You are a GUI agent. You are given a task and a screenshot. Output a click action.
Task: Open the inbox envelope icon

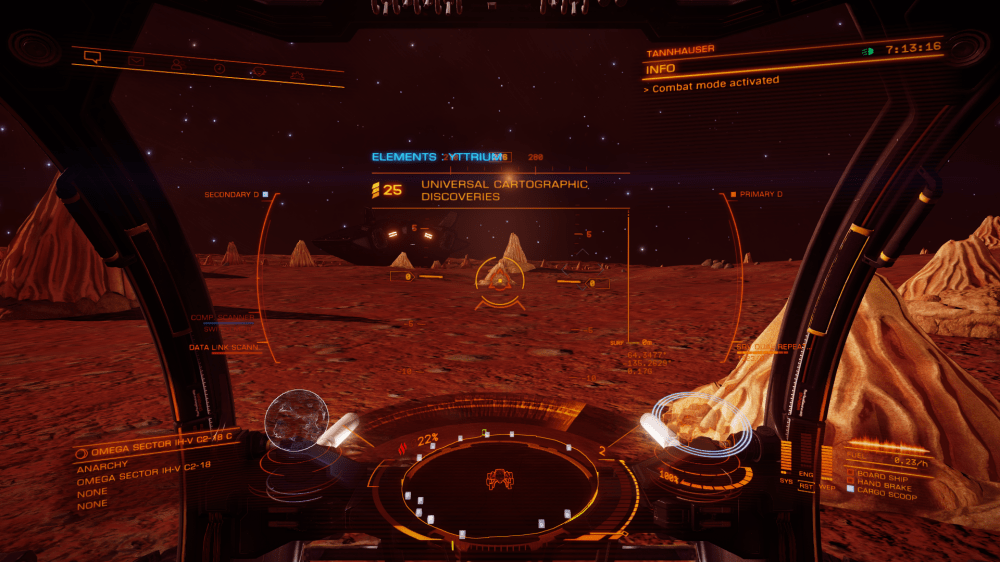tap(136, 62)
